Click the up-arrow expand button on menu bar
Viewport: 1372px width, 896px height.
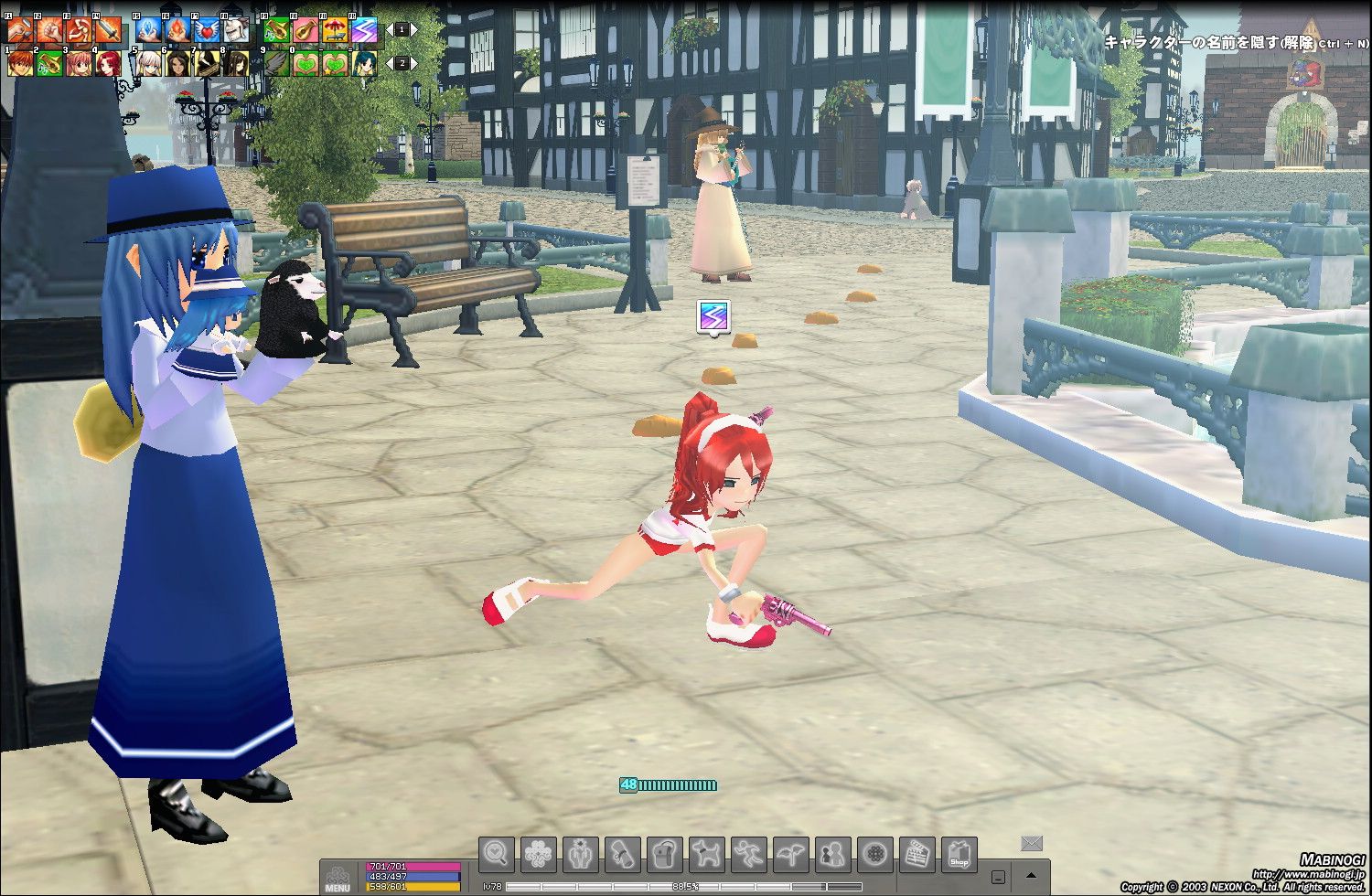(x=1032, y=875)
